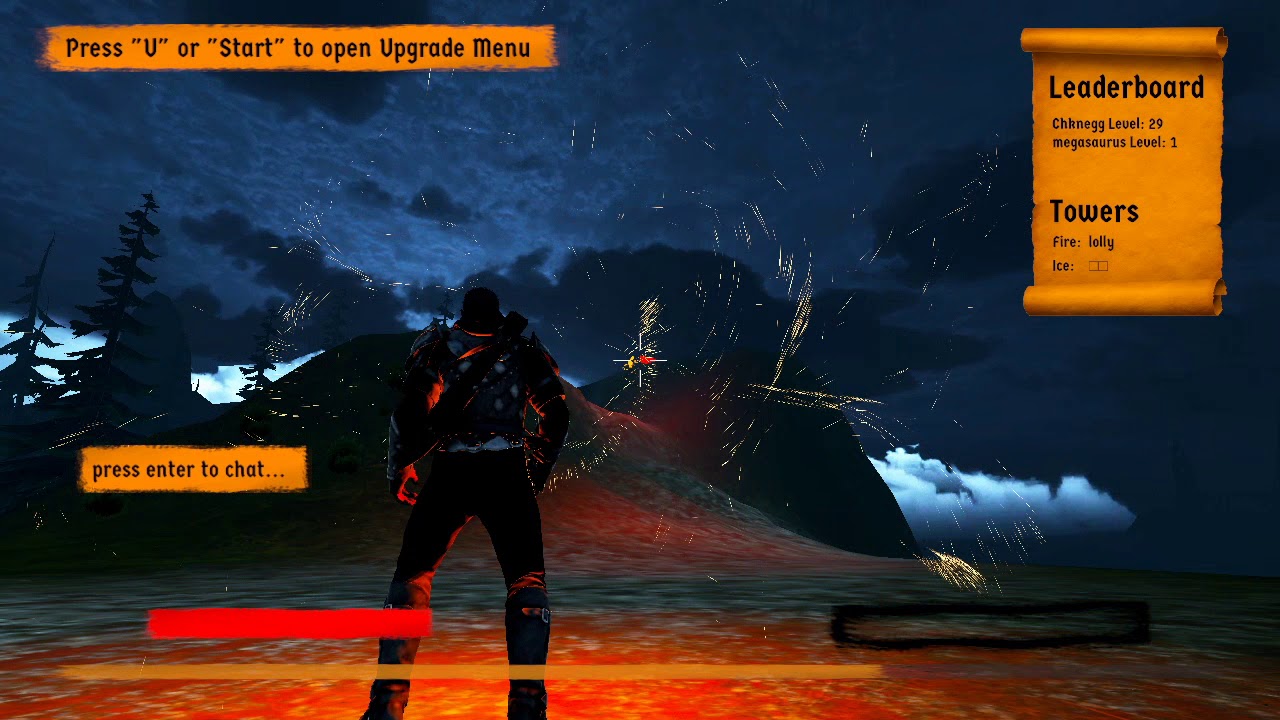The height and width of the screenshot is (720, 1280).
Task: Click the Leaderboard title text
Action: pos(1125,88)
